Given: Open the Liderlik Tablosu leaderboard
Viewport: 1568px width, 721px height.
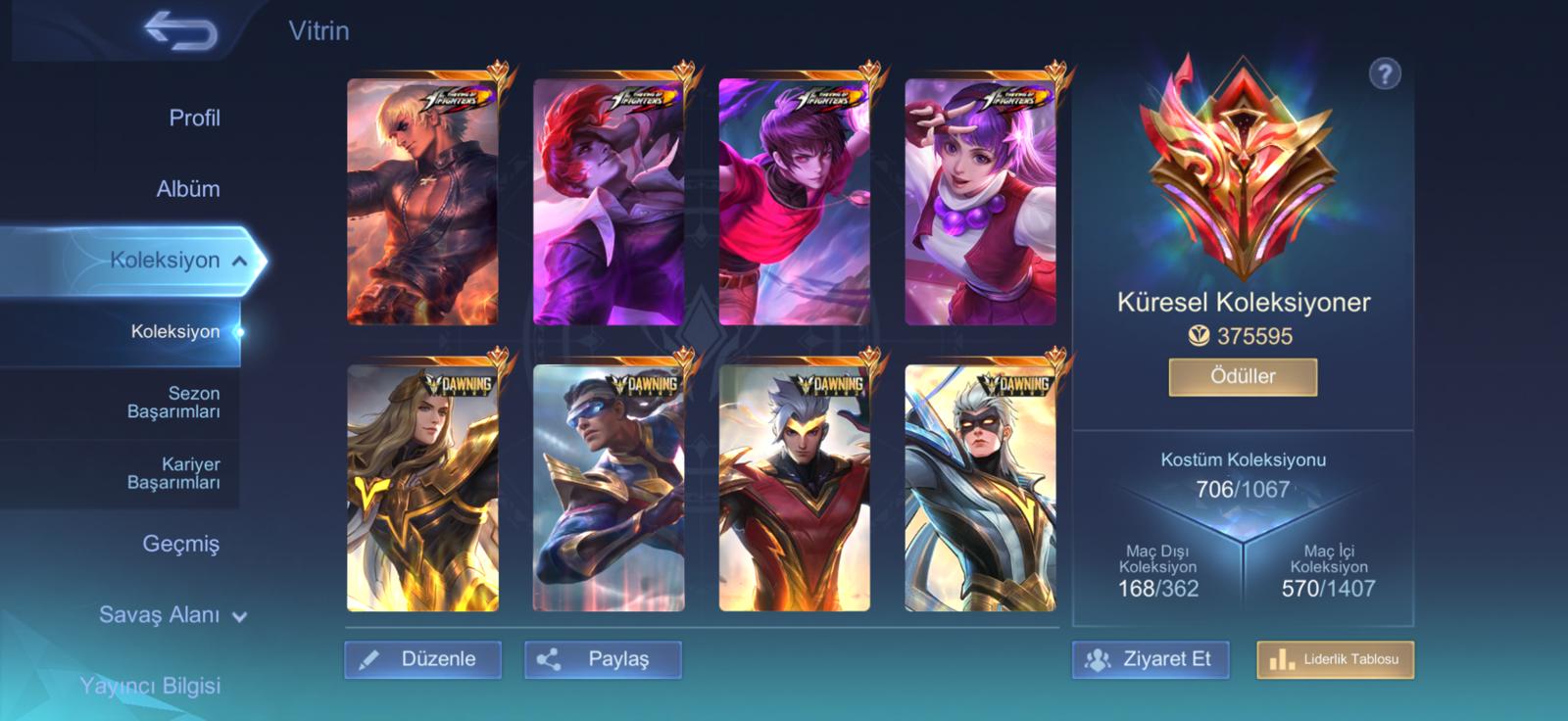Looking at the screenshot, I should [1335, 659].
